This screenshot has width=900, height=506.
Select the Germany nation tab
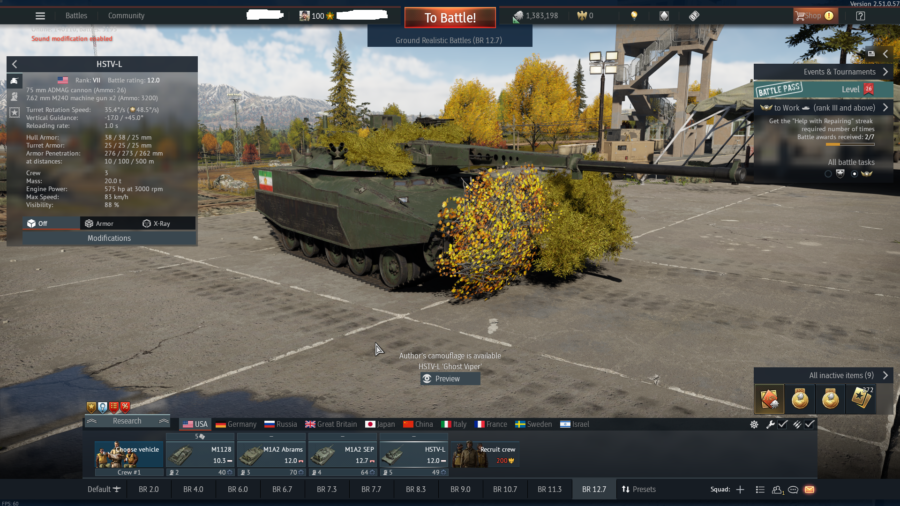pyautogui.click(x=236, y=424)
